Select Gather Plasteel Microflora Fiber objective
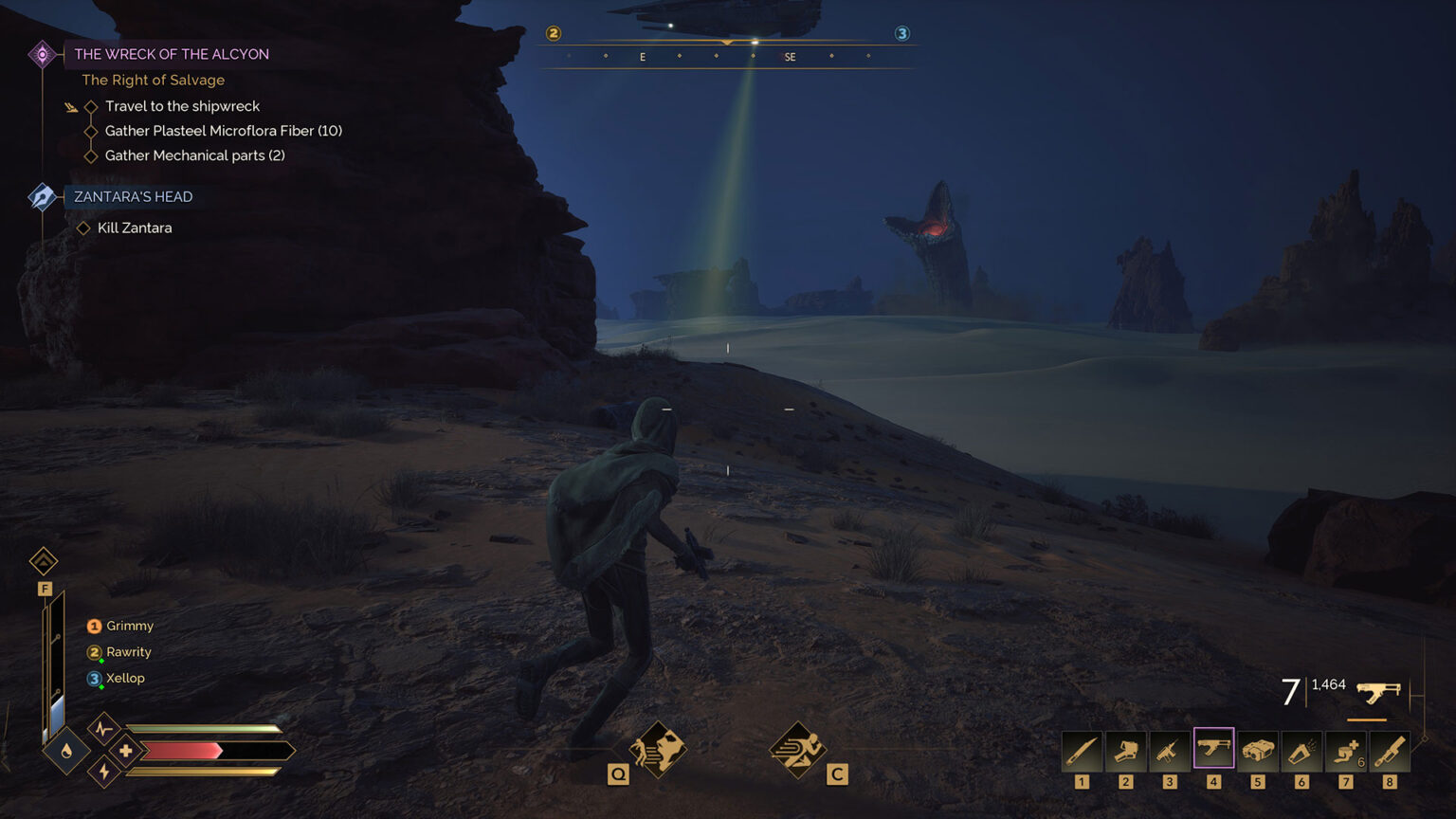Image resolution: width=1456 pixels, height=819 pixels. coord(223,131)
